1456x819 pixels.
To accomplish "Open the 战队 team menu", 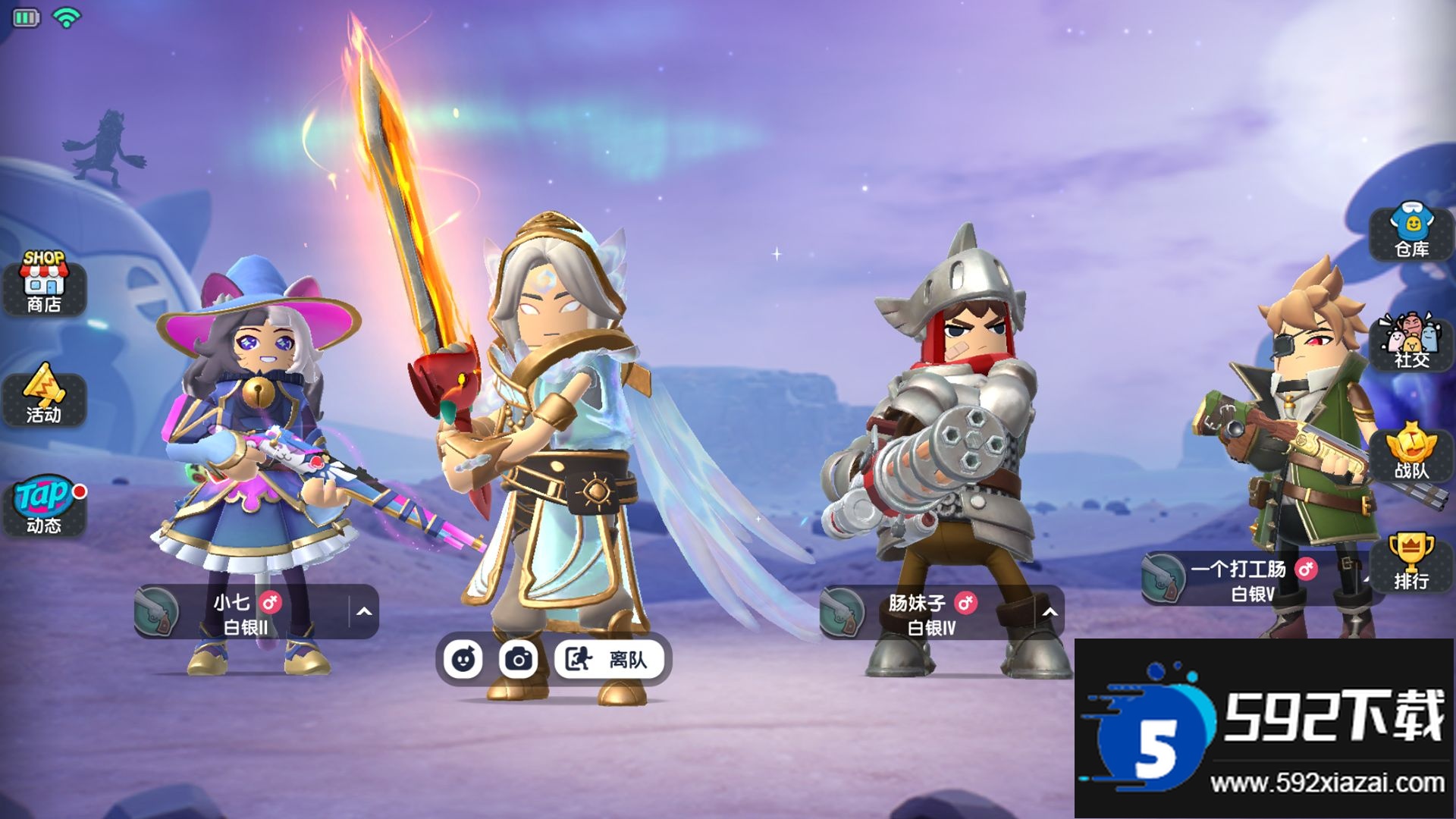I will tap(1411, 453).
